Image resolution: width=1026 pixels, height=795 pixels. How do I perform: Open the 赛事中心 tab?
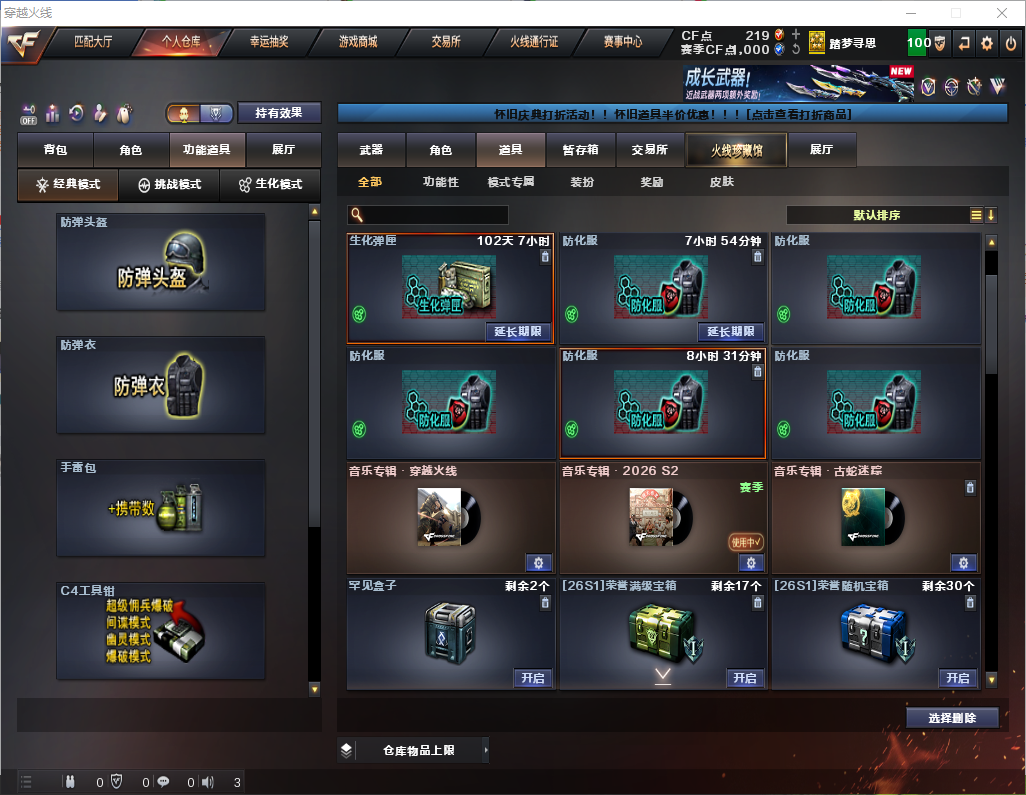coord(622,43)
